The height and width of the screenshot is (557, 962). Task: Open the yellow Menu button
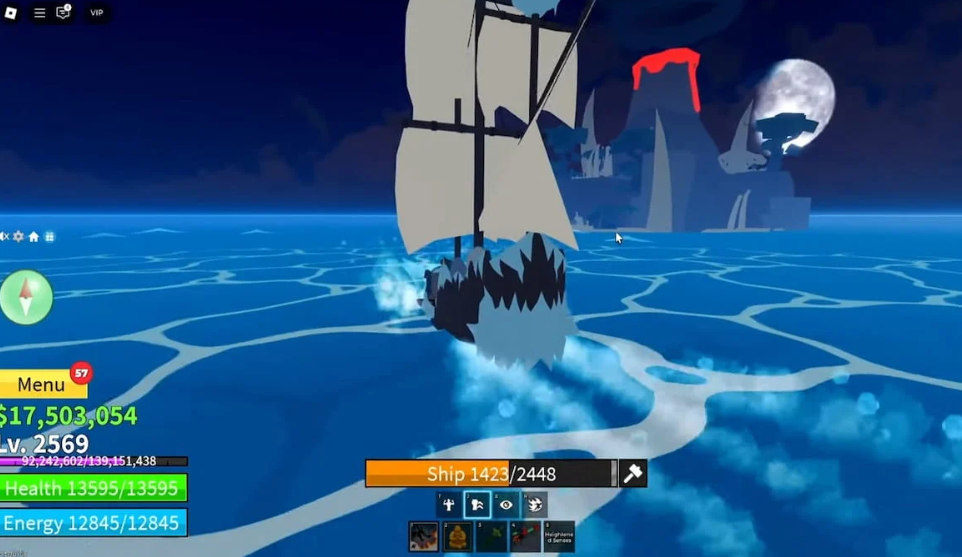point(42,385)
